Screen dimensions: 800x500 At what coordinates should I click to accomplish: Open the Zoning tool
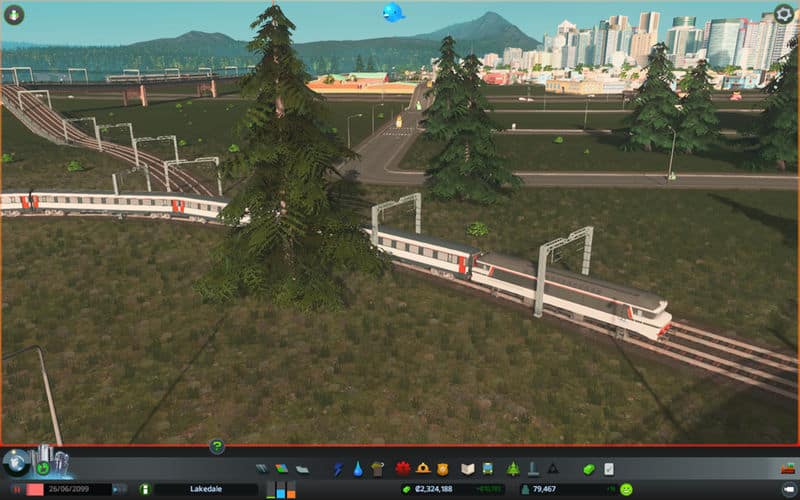click(x=281, y=468)
